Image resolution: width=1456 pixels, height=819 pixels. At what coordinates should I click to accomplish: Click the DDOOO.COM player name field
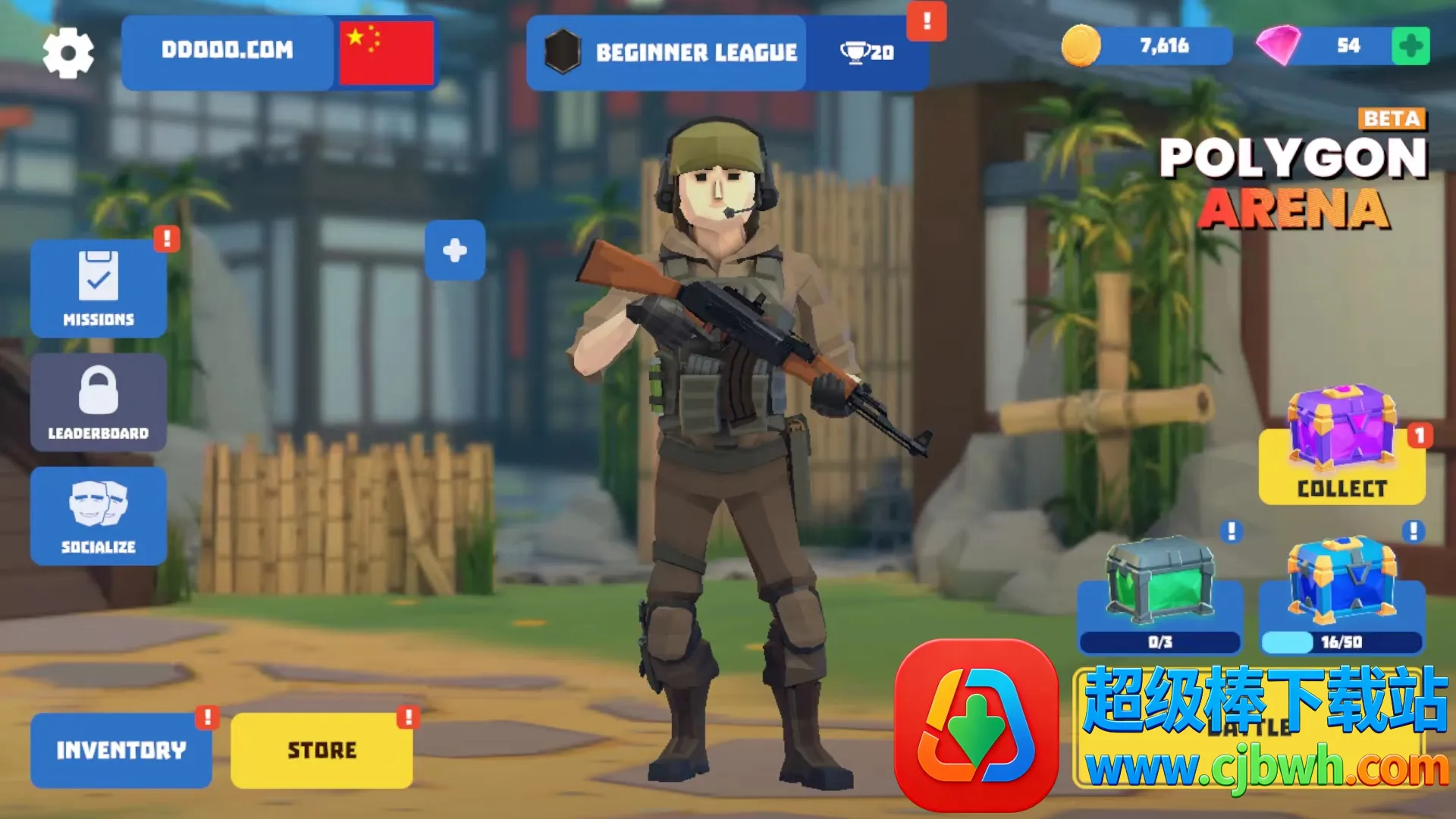(x=227, y=52)
